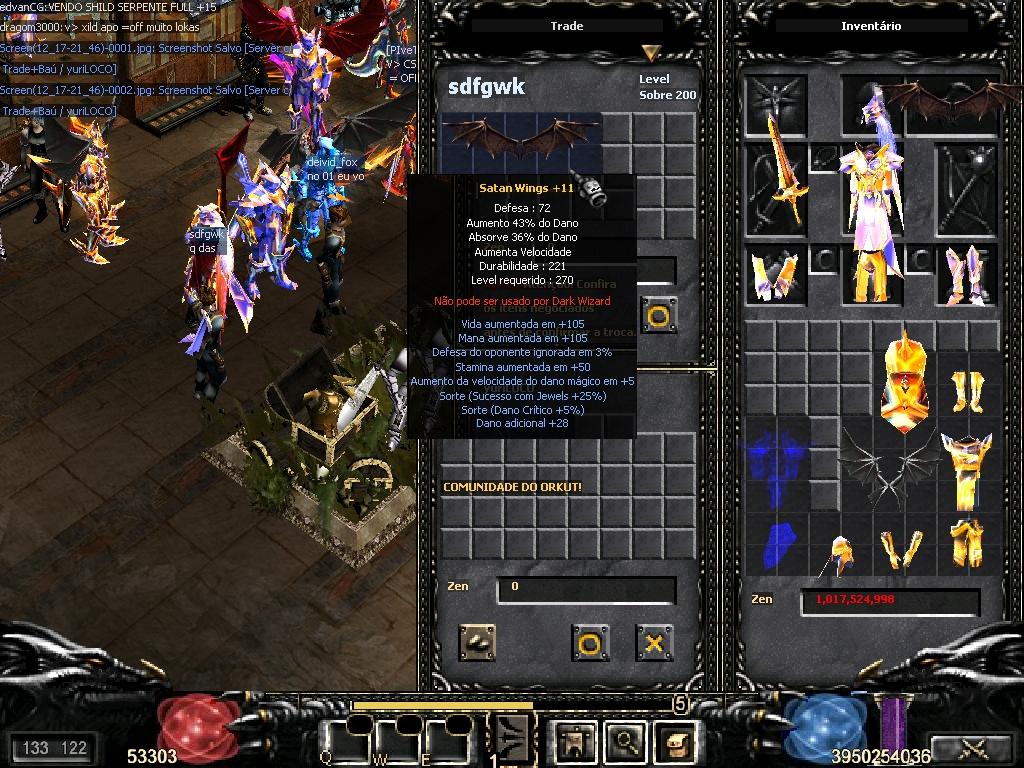Select the golden gloves in the inventory
Viewport: 1024px width, 768px height.
click(x=902, y=549)
